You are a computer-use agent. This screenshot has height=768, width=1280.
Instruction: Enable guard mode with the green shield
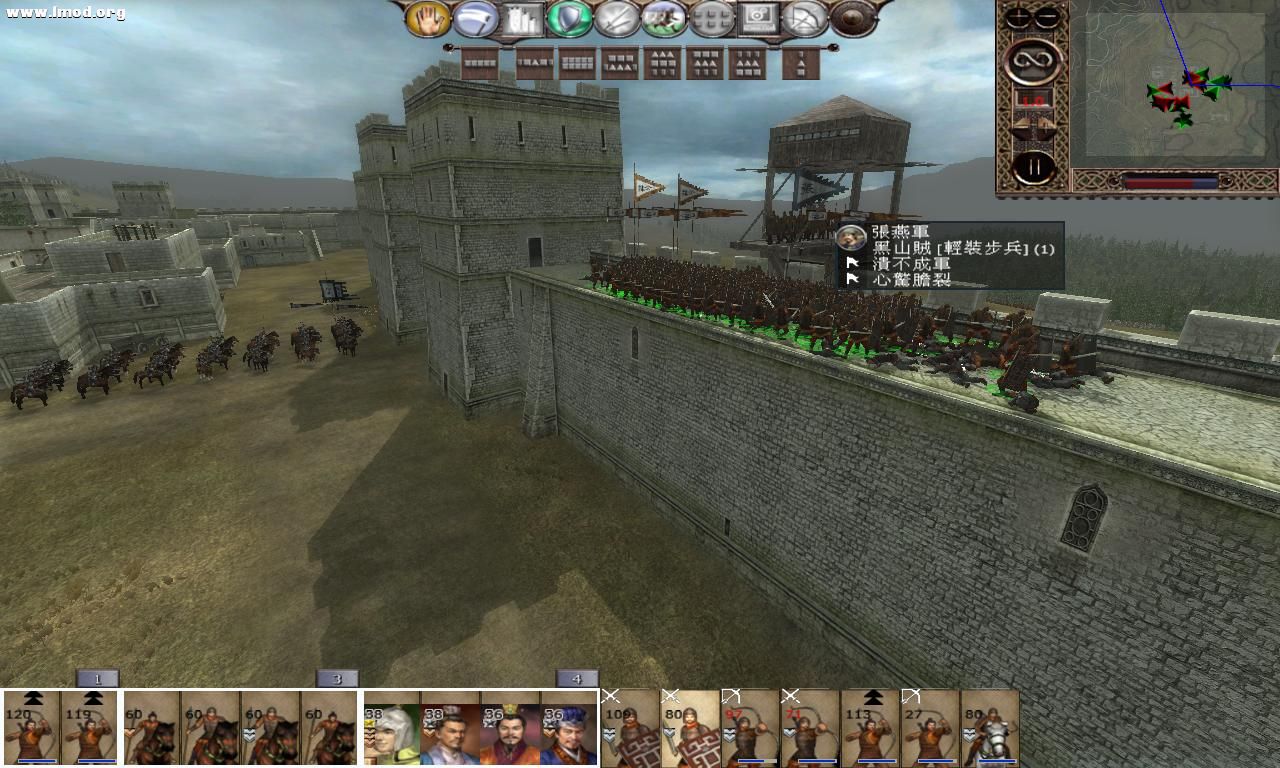[568, 20]
